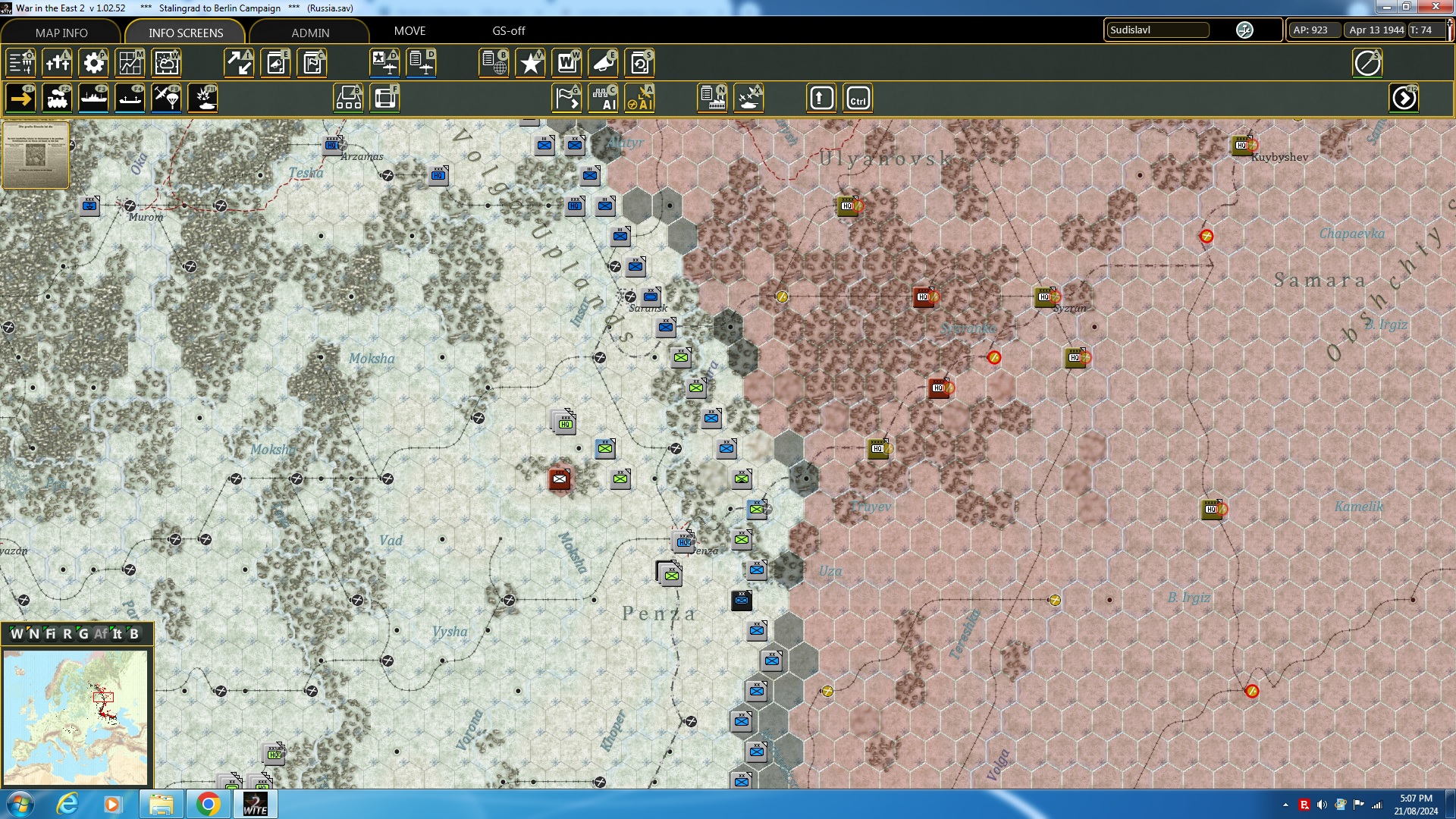Toggle the Shift modifier button

click(x=821, y=97)
